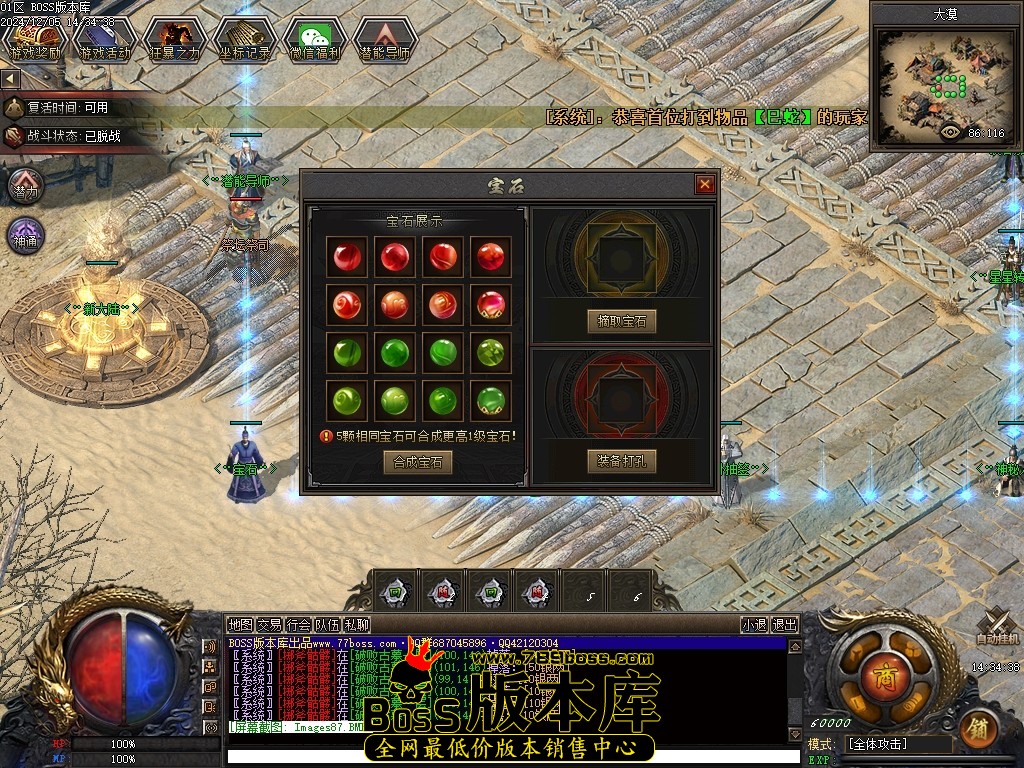Screen dimensions: 1024x768
Task: Open the 游戏奖励 rewards icon
Action: point(34,40)
